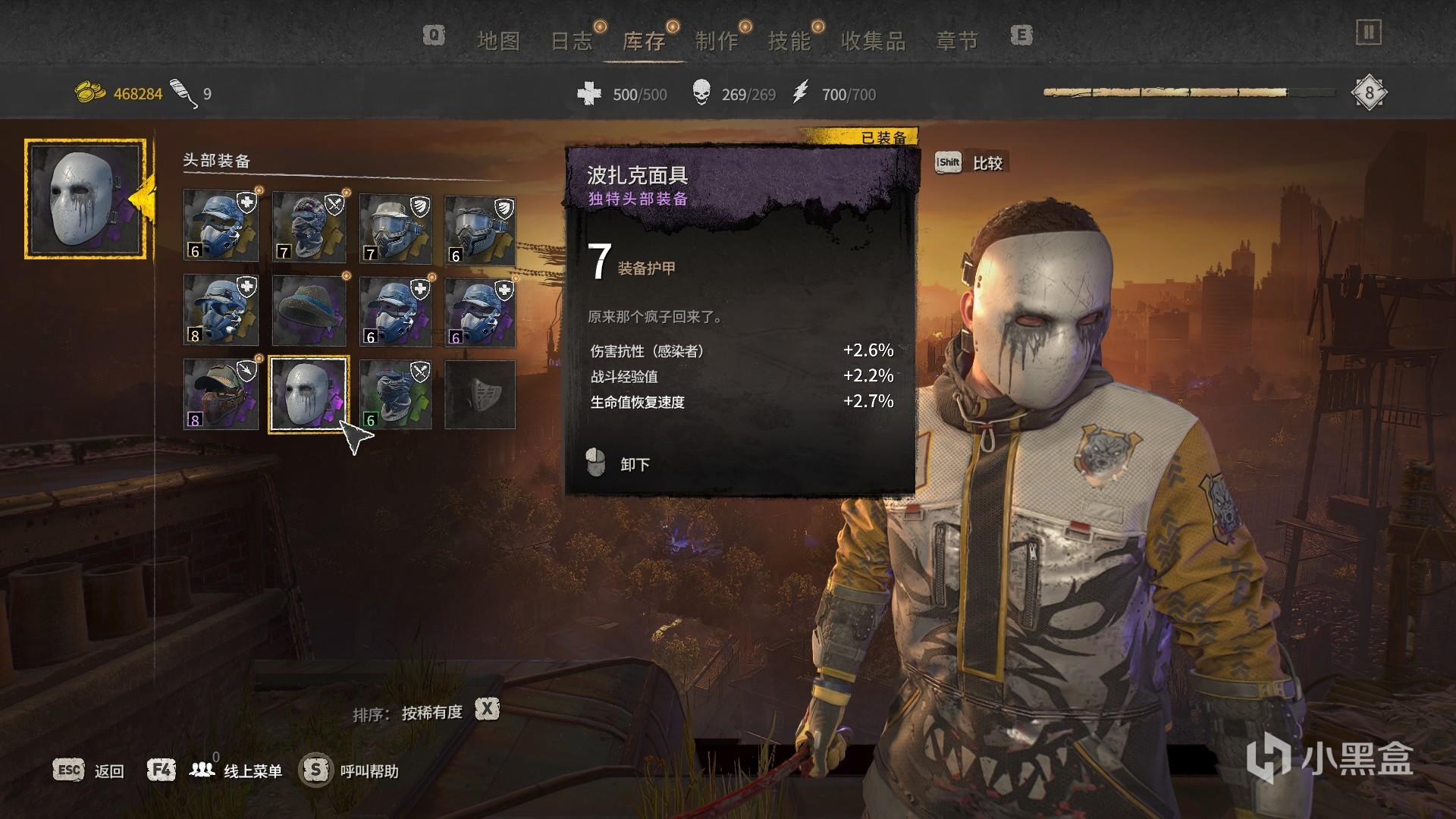Go to the 制作 crafting tab
Screen dimensions: 1456x819
coord(717,41)
